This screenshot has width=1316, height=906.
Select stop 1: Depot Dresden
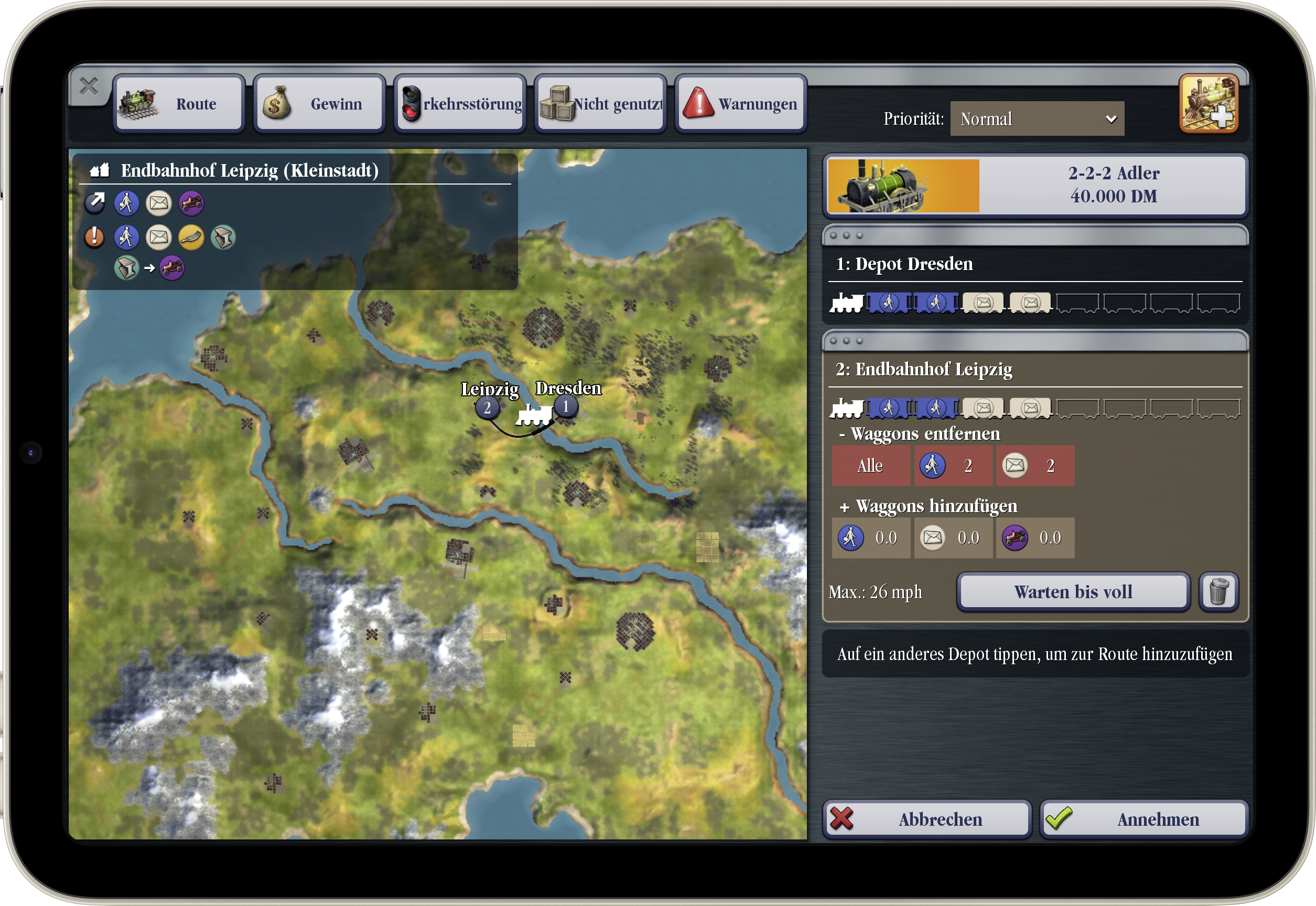click(x=1035, y=265)
